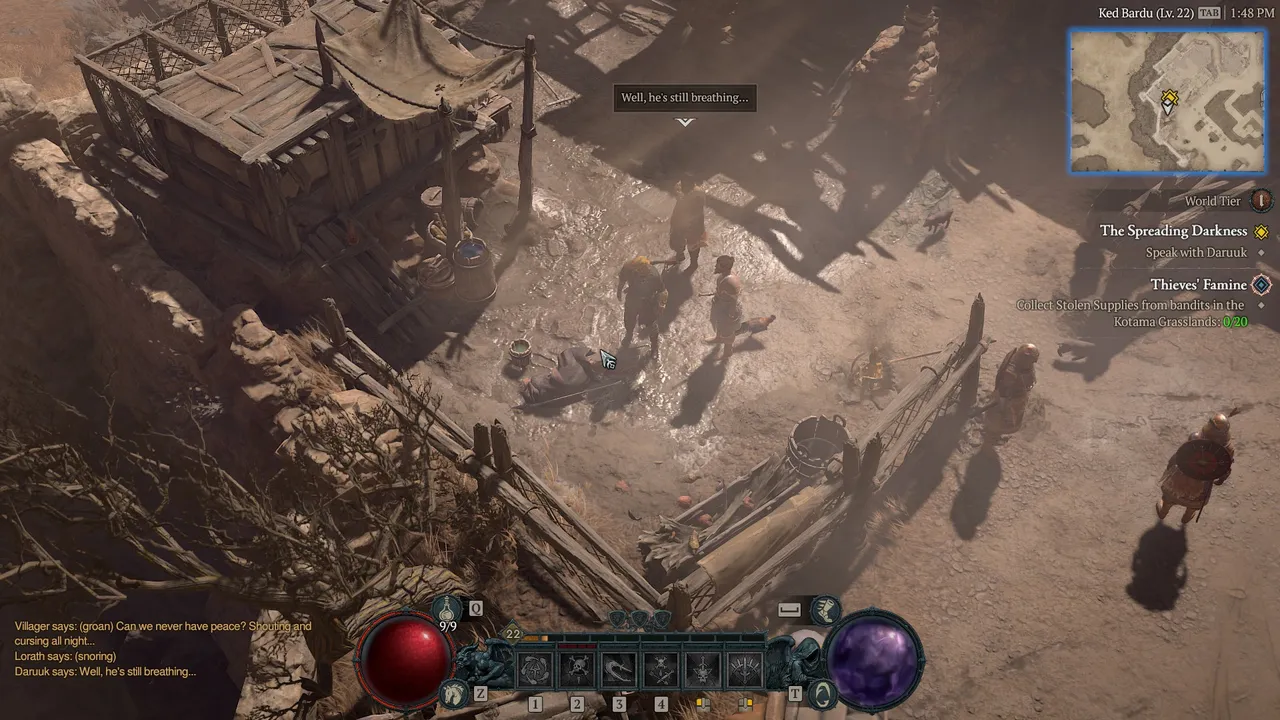Activate the sword-and-skull skill slot
1280x720 pixels.
pos(703,669)
